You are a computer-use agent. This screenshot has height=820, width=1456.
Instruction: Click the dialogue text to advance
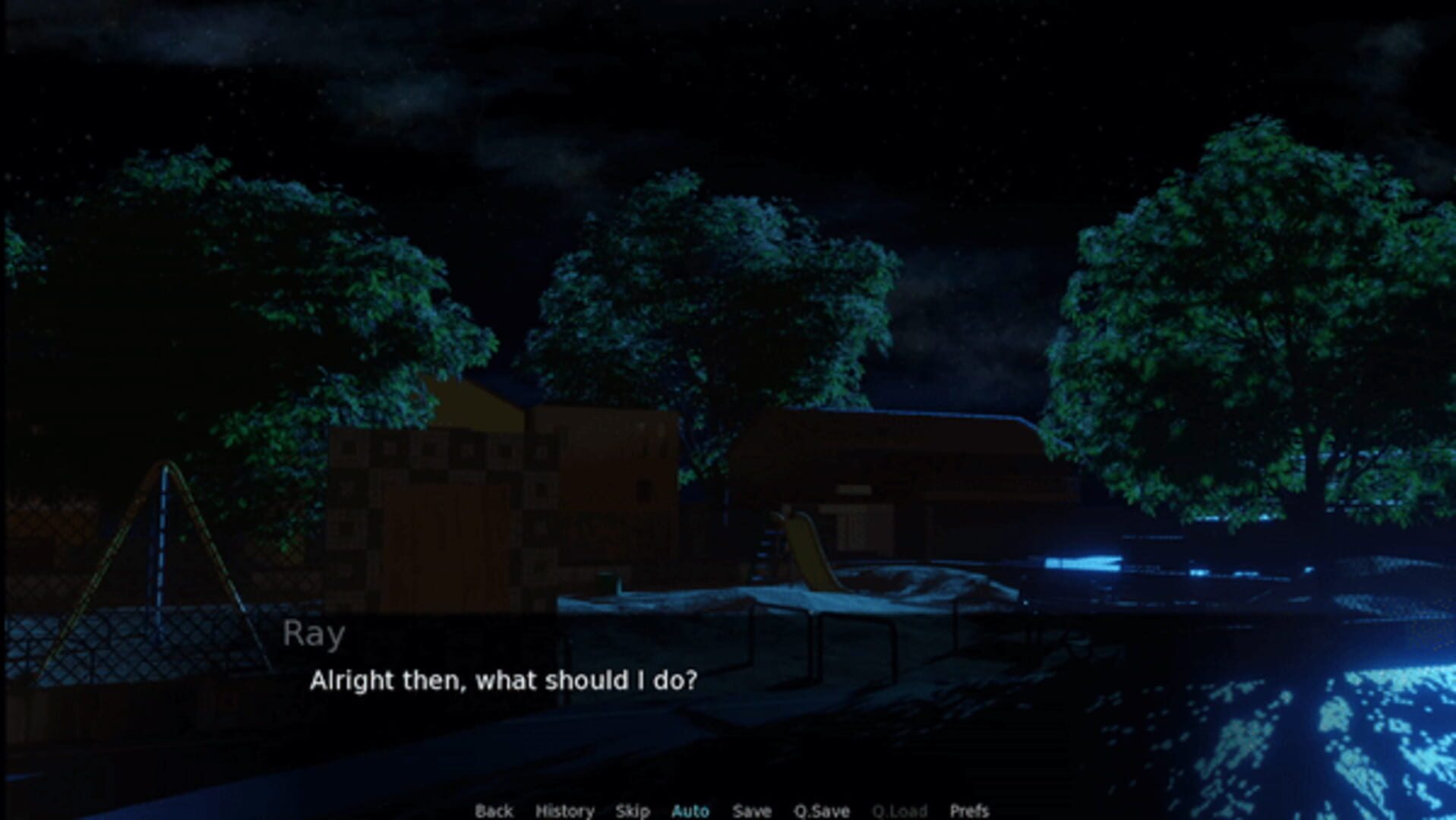click(x=505, y=682)
